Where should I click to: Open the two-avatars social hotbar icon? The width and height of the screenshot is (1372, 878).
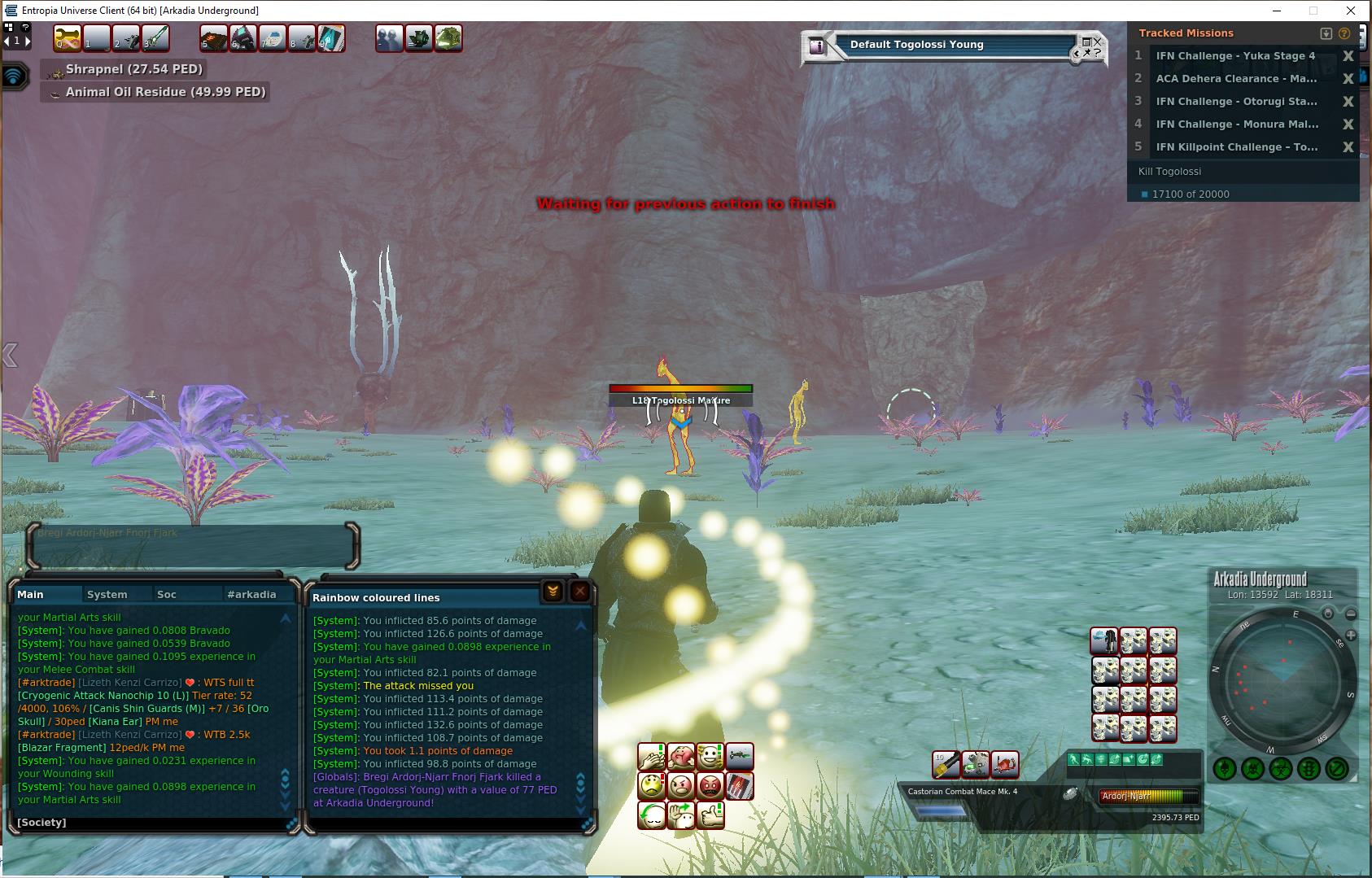click(x=389, y=38)
